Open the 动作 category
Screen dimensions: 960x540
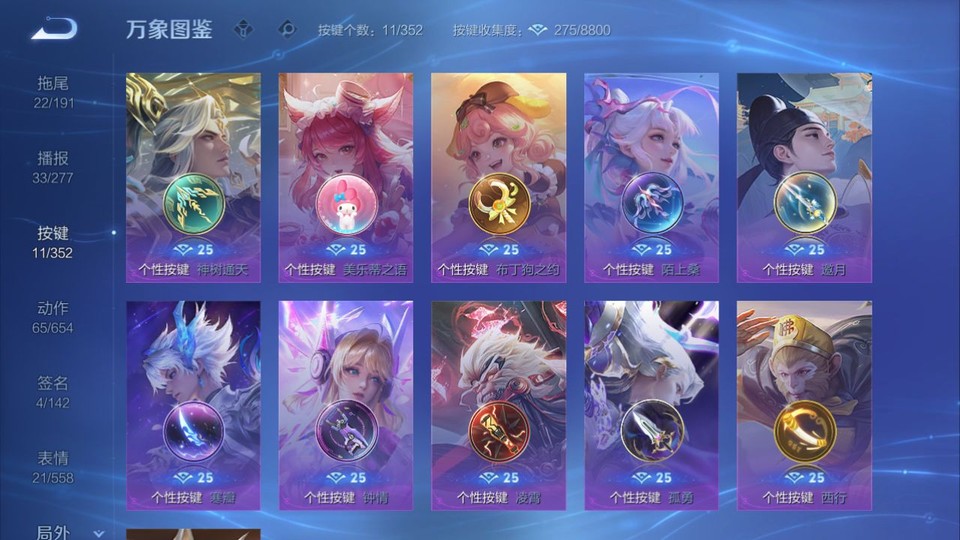54,317
